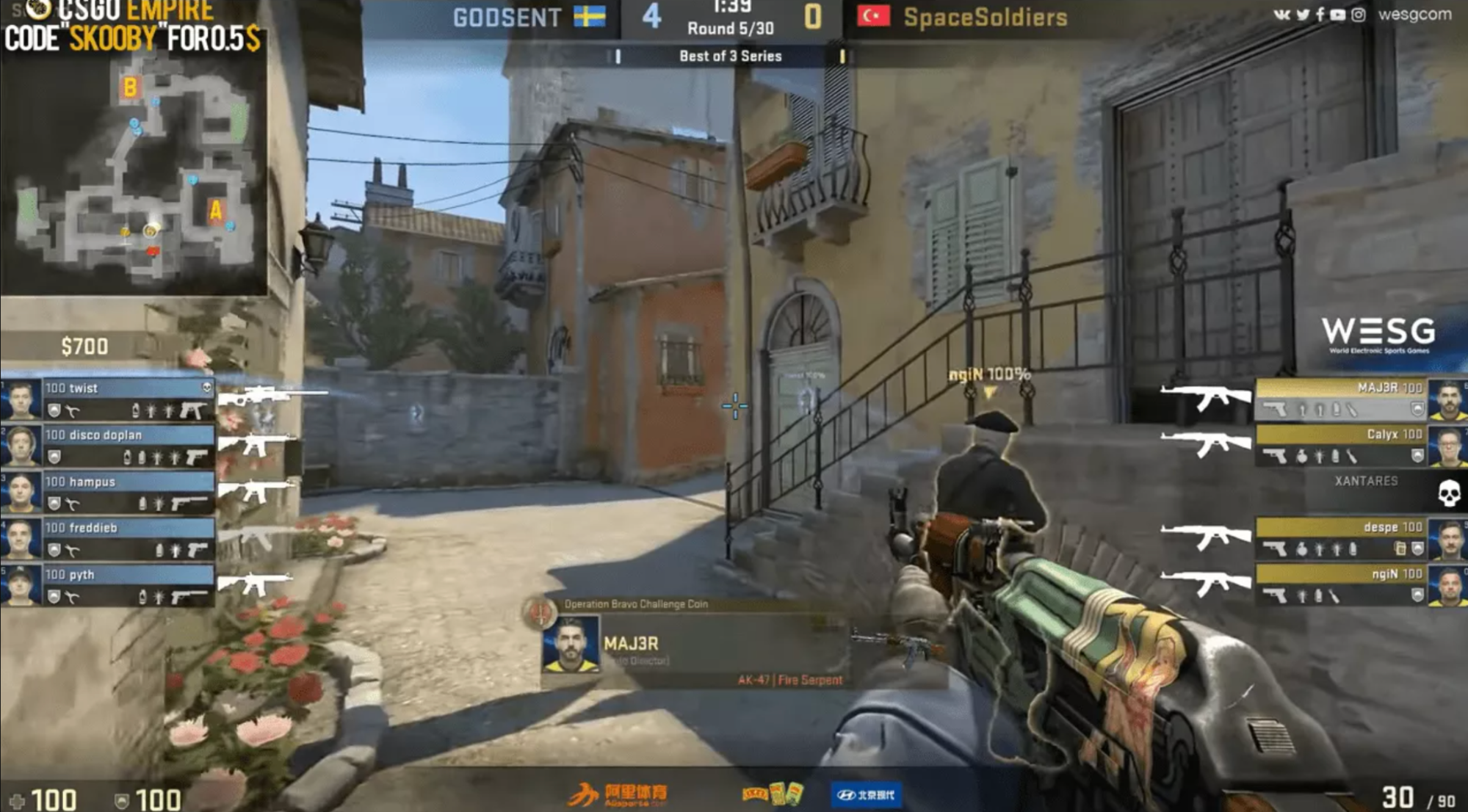Select twist in the player list
This screenshot has height=812, width=1468.
point(125,398)
